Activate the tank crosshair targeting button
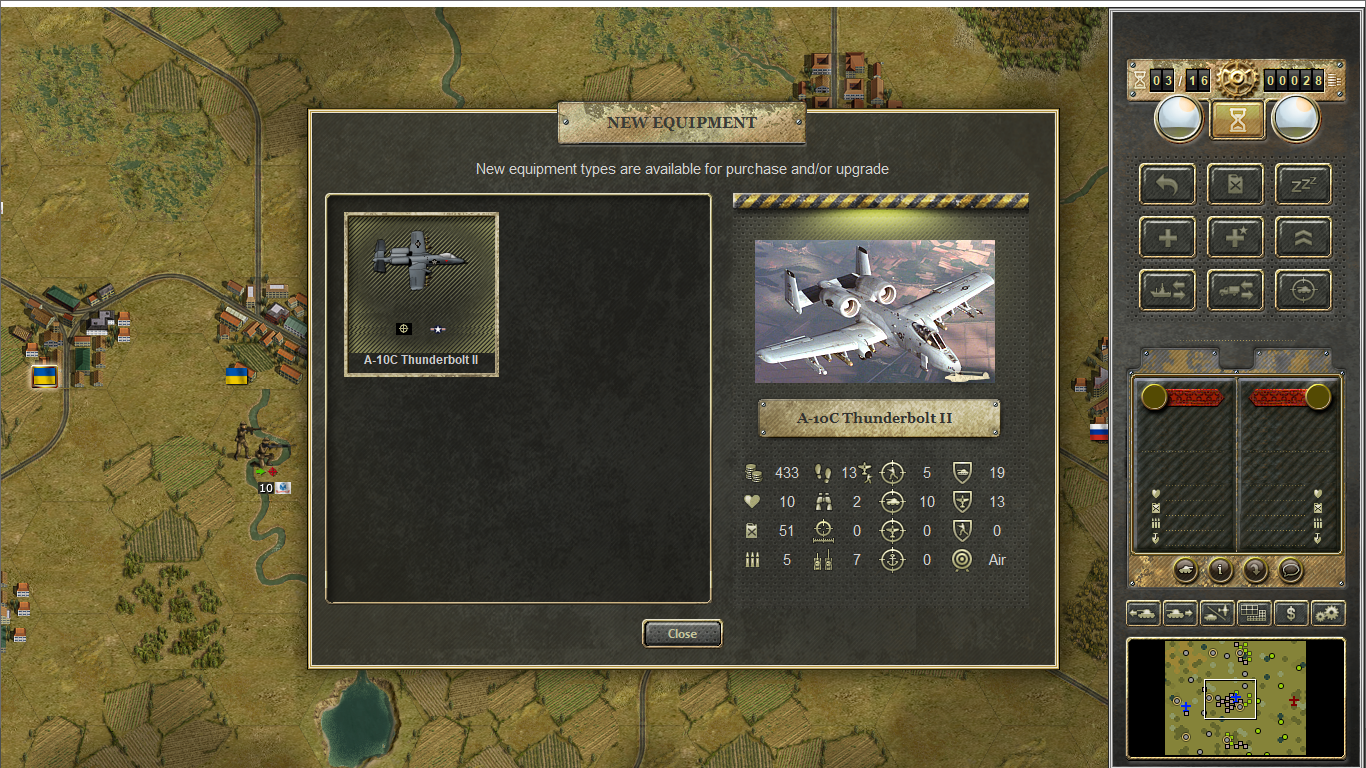This screenshot has height=768, width=1366. coord(1303,290)
